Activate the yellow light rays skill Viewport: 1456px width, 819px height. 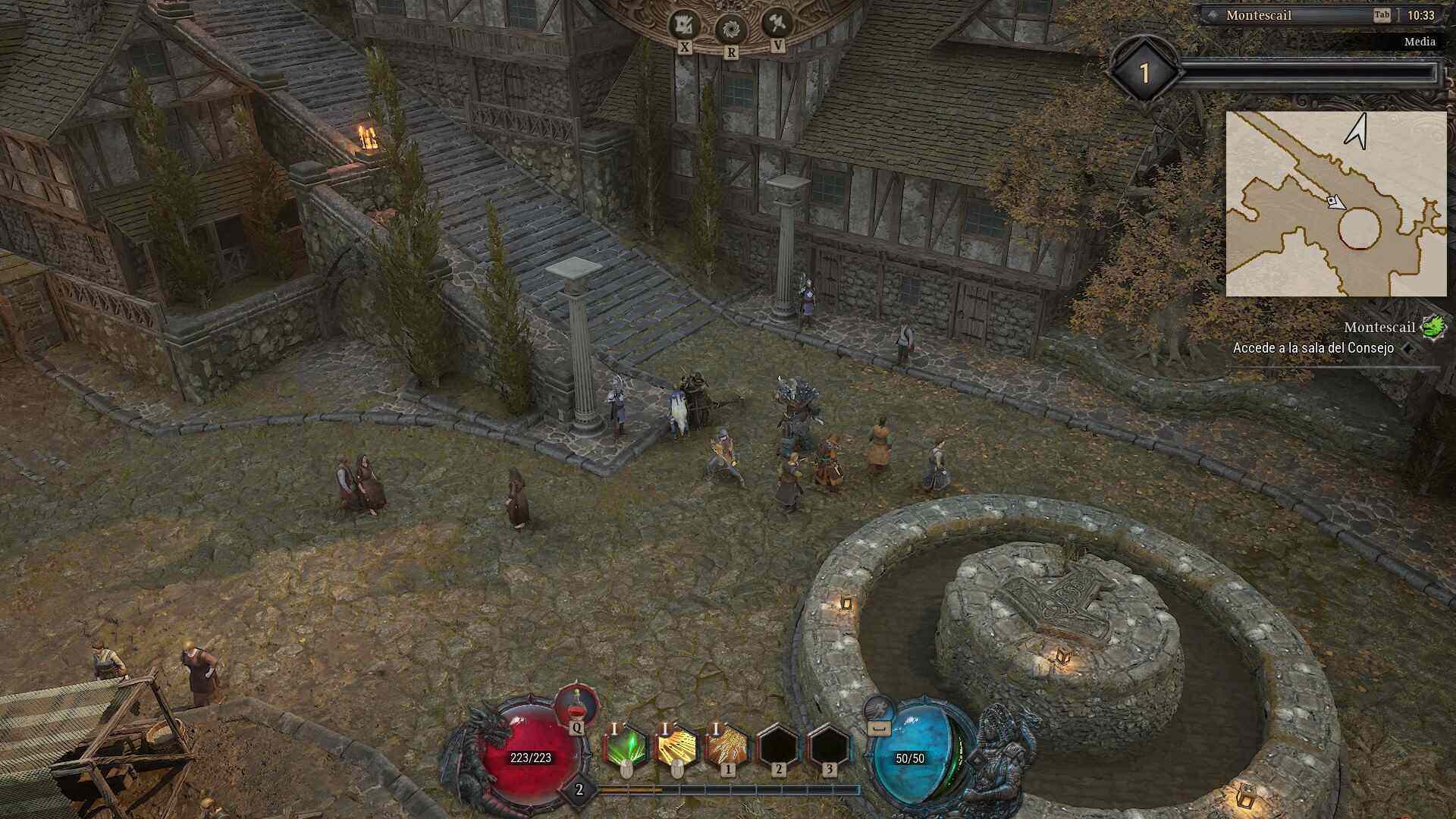pos(676,747)
